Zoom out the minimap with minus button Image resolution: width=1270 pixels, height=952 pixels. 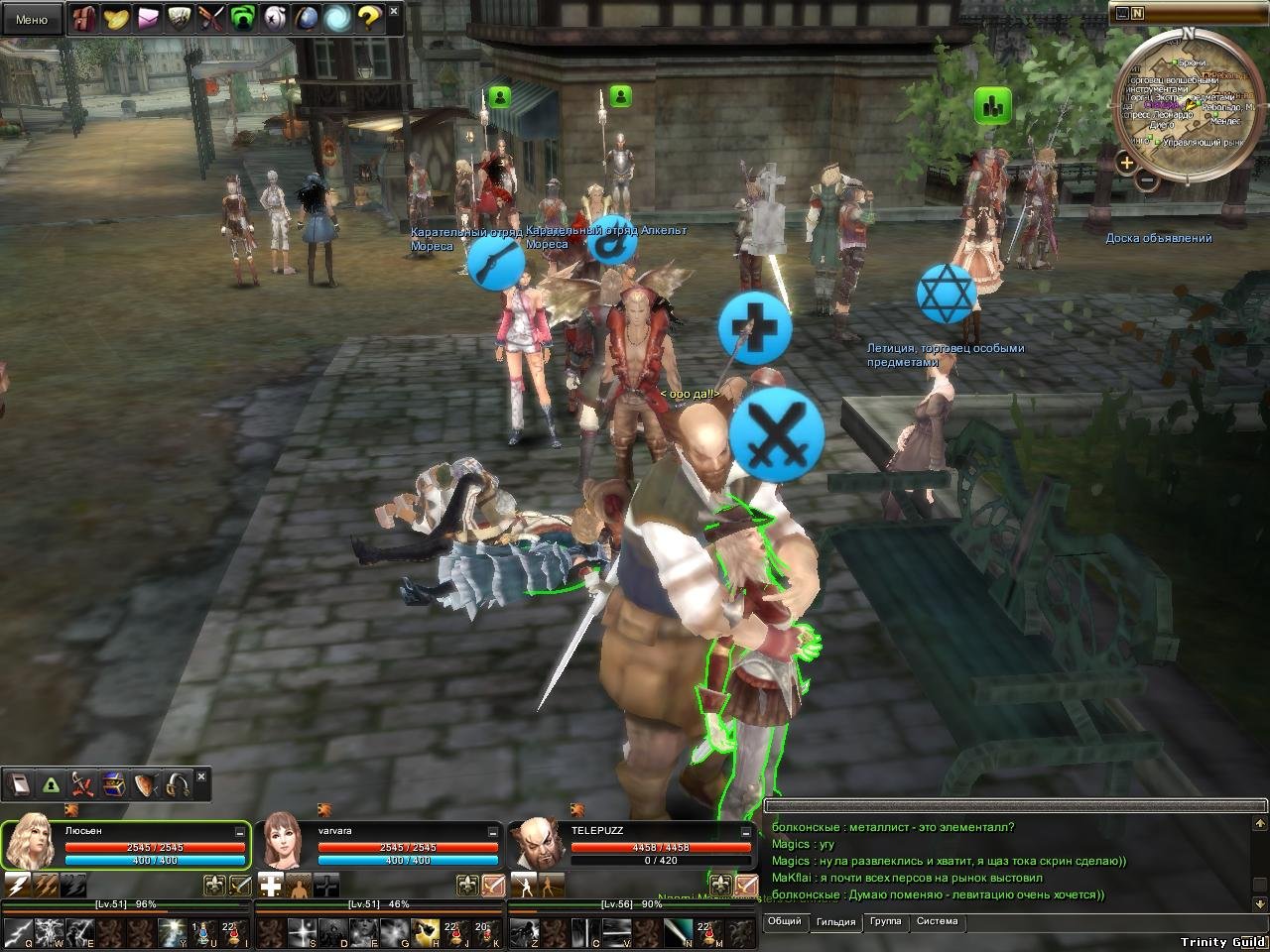tap(1146, 179)
